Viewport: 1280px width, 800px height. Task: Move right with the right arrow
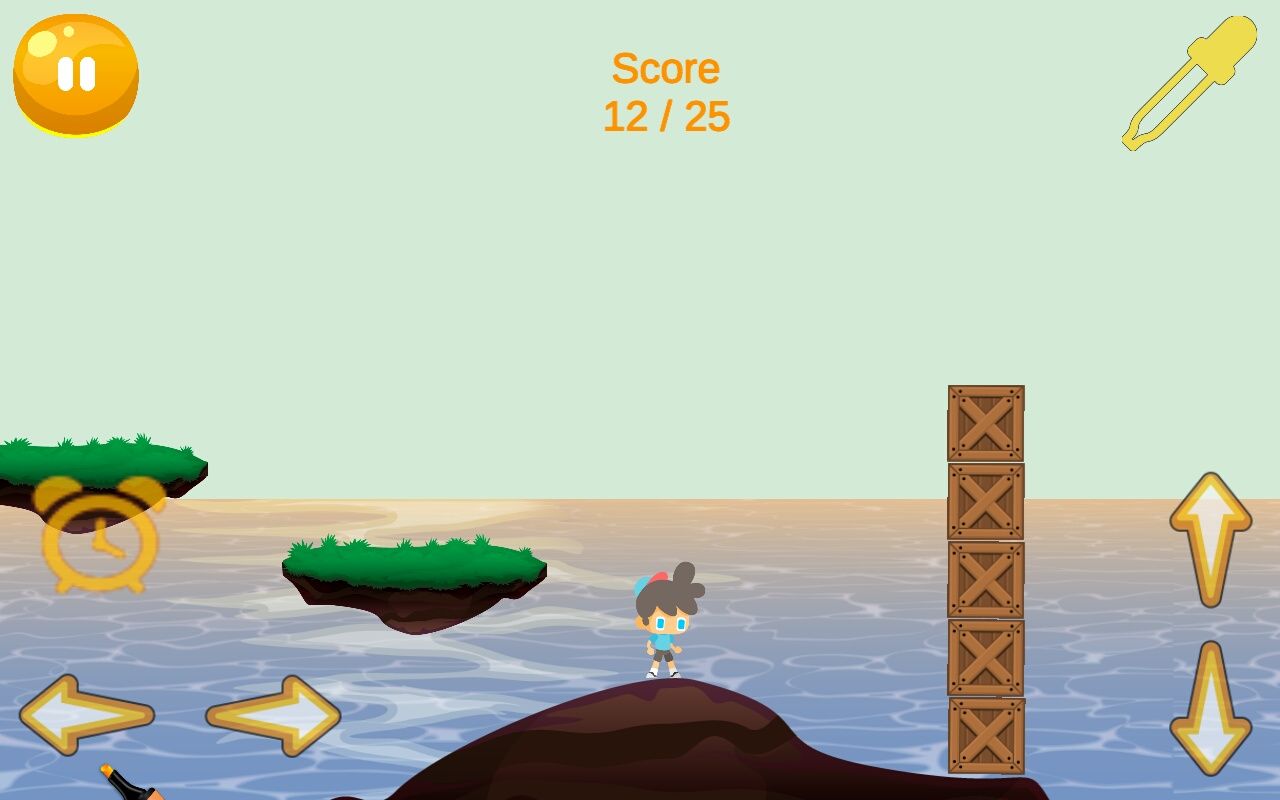274,714
